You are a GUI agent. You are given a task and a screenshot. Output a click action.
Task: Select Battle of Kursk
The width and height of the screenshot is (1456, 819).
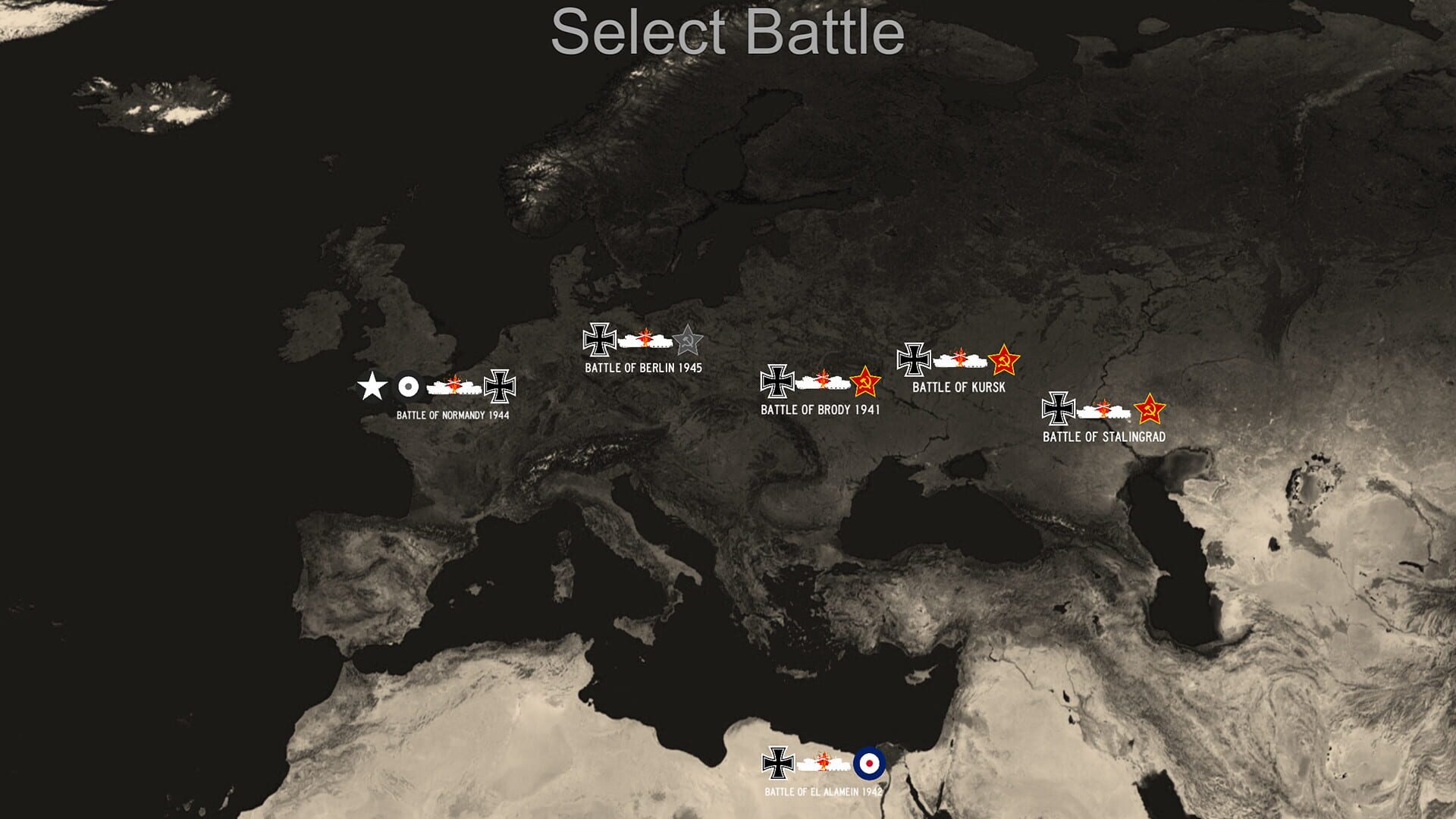click(959, 385)
